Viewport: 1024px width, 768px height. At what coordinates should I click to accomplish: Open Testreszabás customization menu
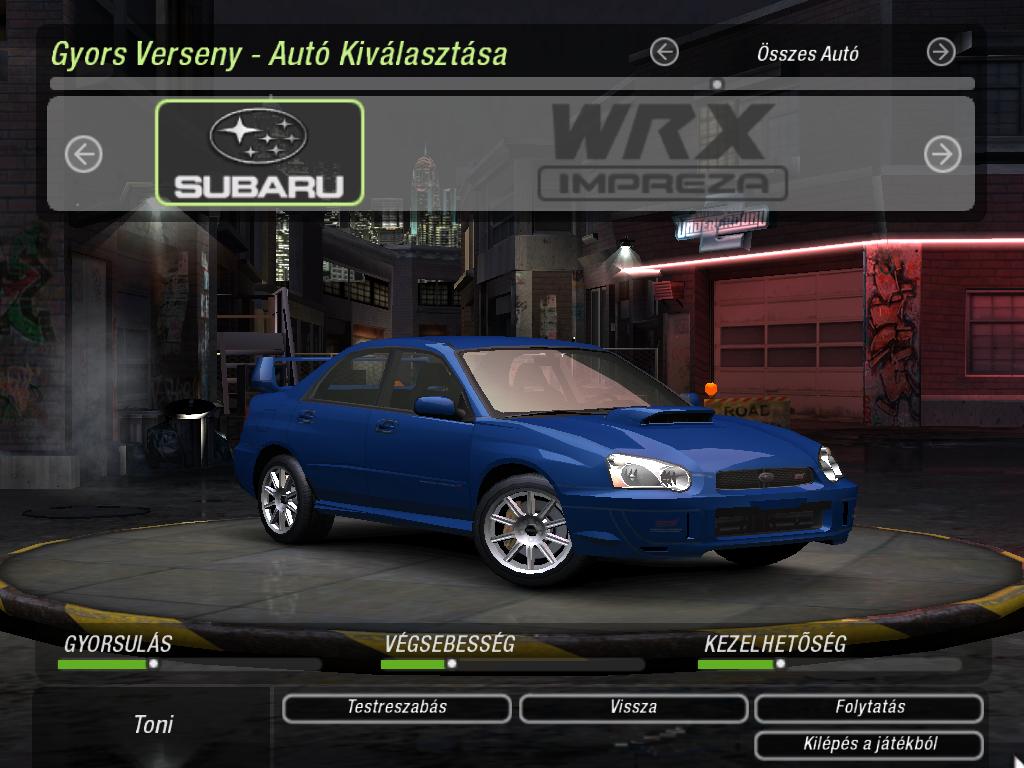(397, 708)
